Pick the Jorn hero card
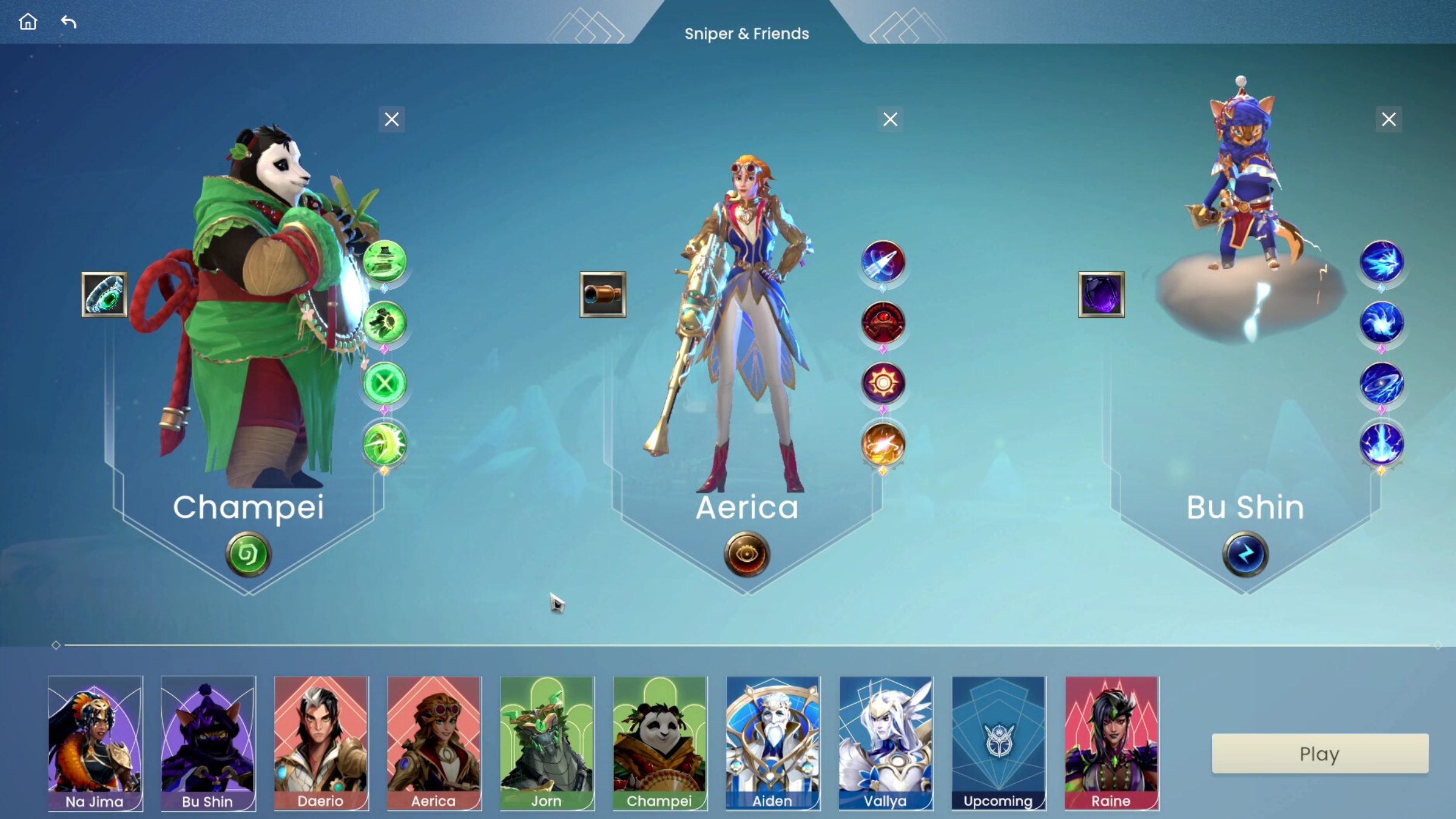 point(547,743)
